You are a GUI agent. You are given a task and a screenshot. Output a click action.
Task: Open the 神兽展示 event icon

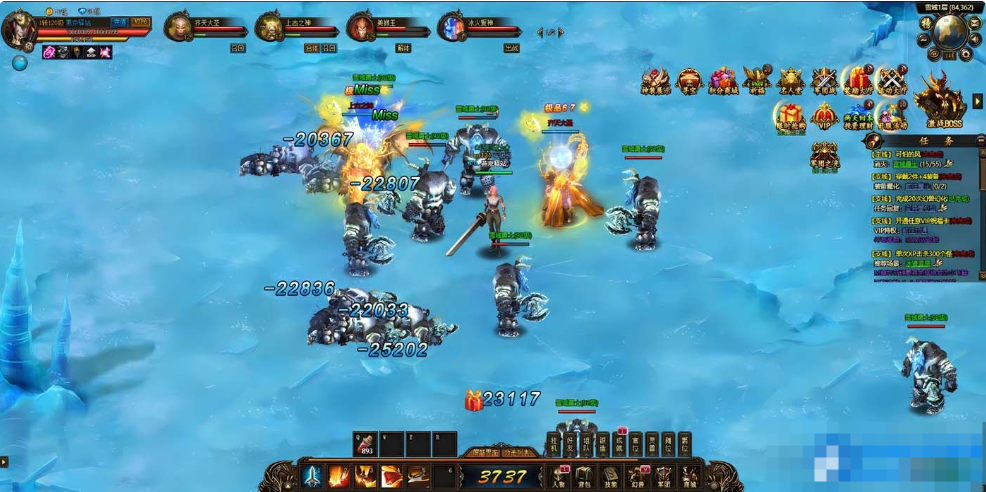click(x=656, y=80)
